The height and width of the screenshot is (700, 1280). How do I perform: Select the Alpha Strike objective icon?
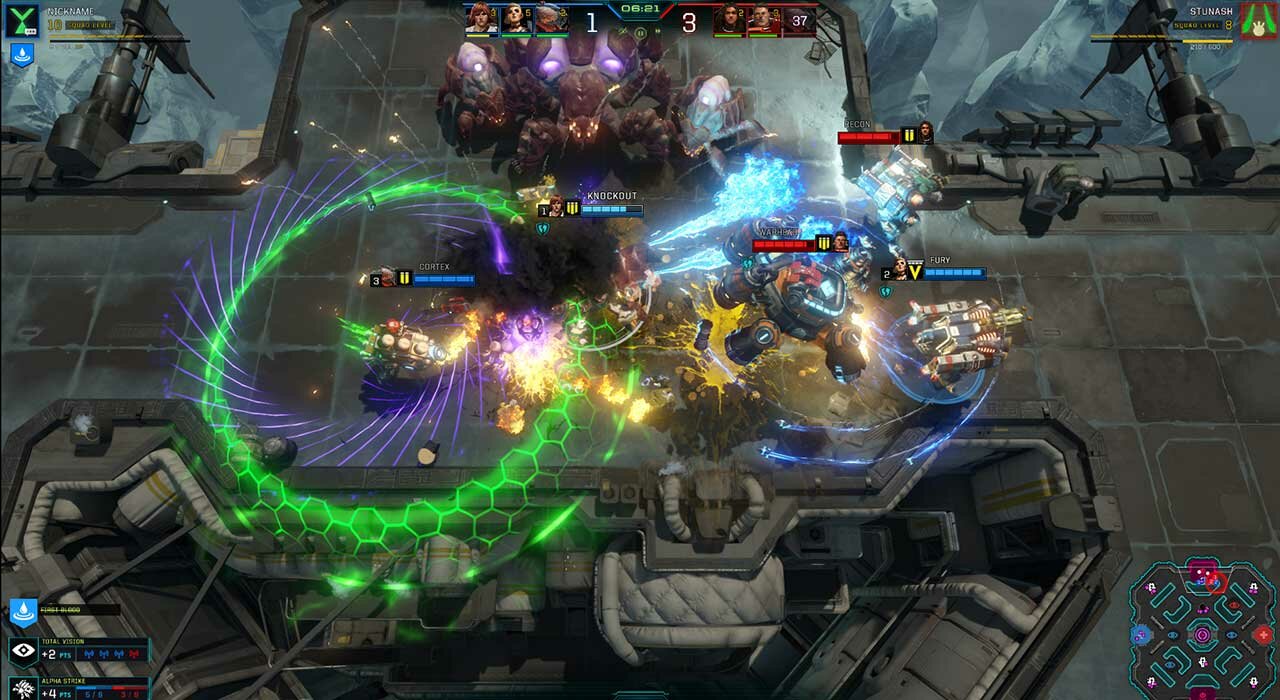pyautogui.click(x=22, y=689)
